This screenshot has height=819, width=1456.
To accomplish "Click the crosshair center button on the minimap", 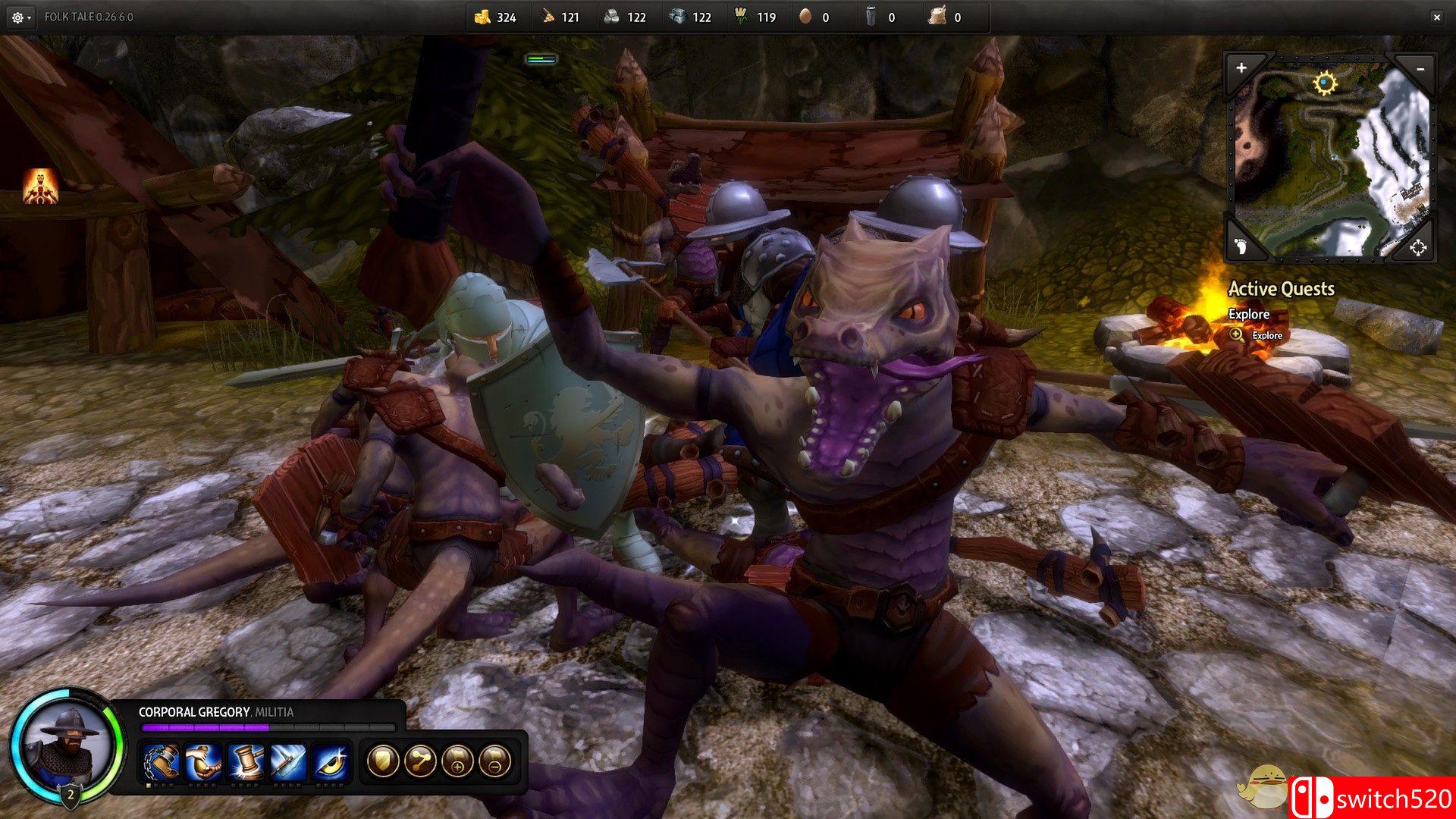I will pos(1417,247).
